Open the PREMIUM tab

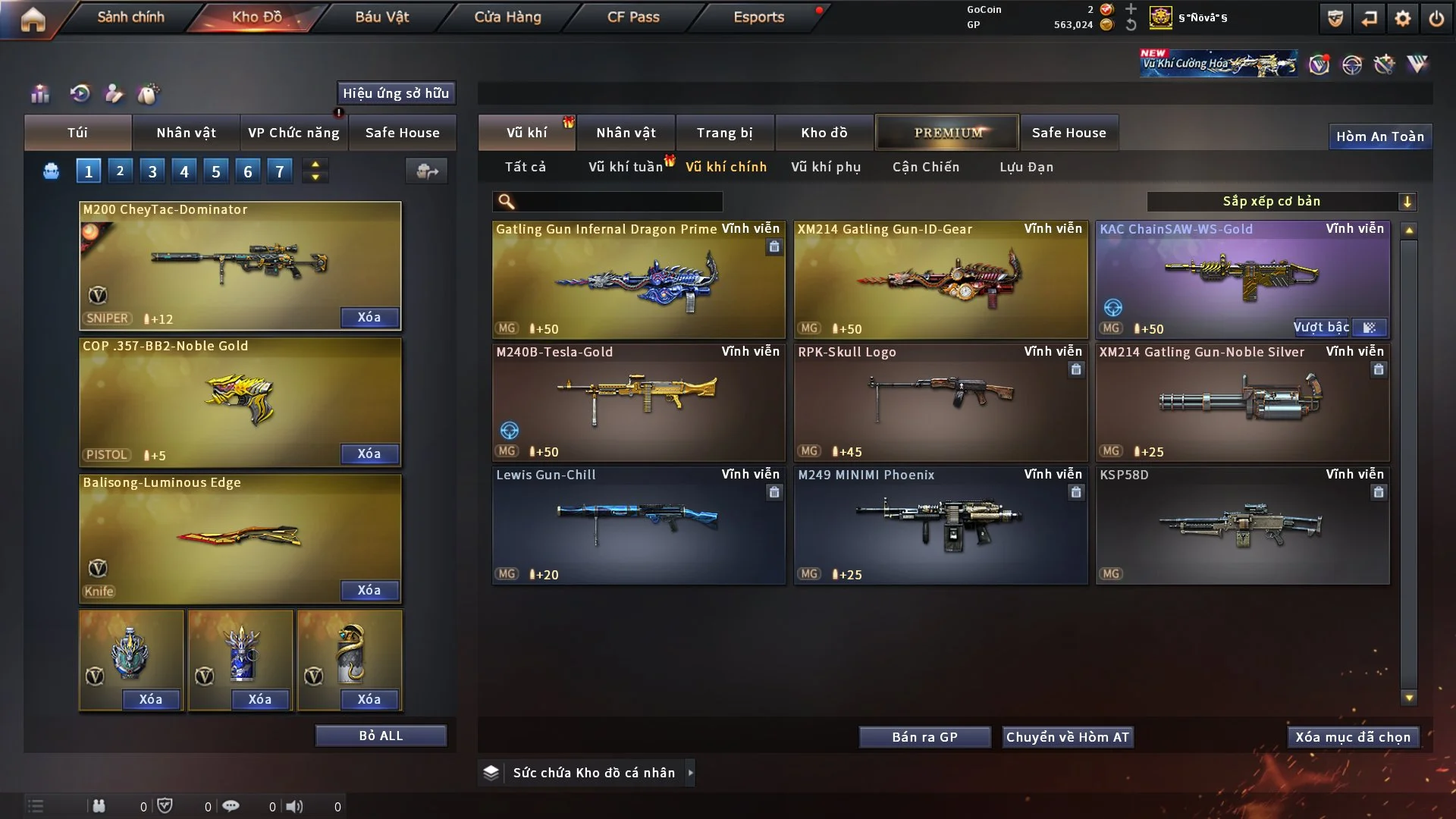point(948,133)
